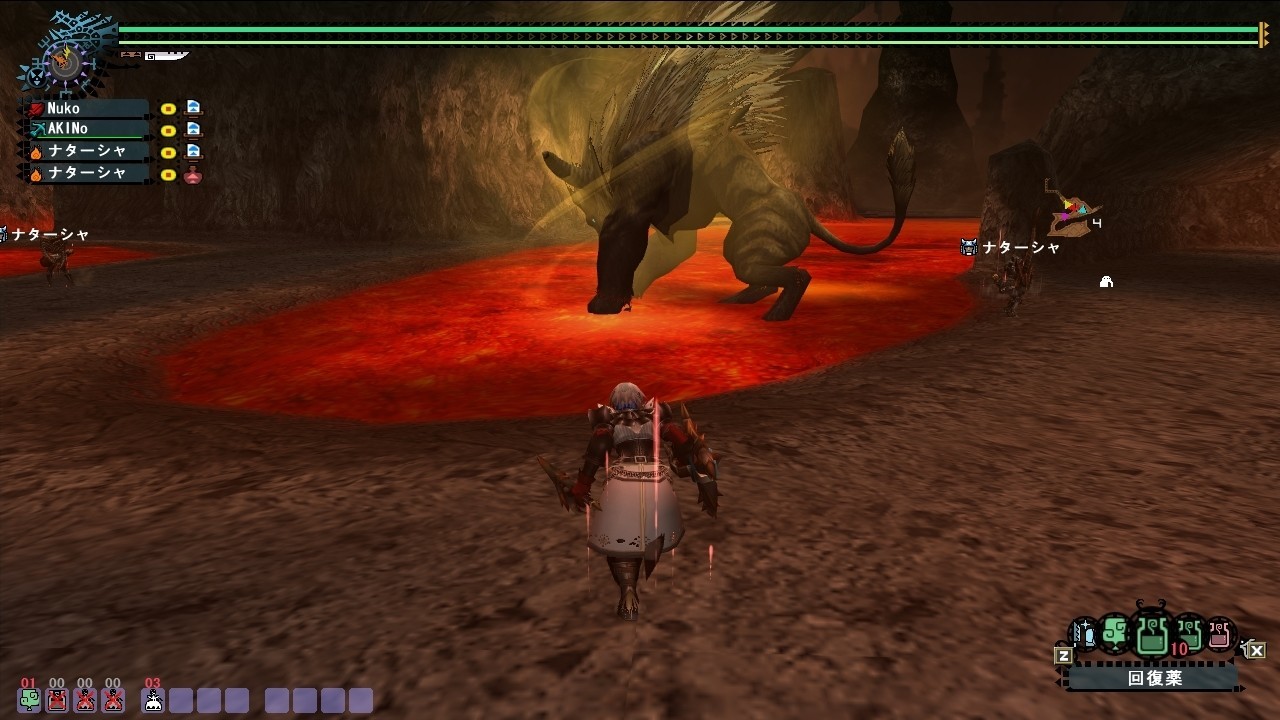This screenshot has width=1280, height=720.
Task: Click the yellow coin icon beside Nuko
Action: click(168, 108)
